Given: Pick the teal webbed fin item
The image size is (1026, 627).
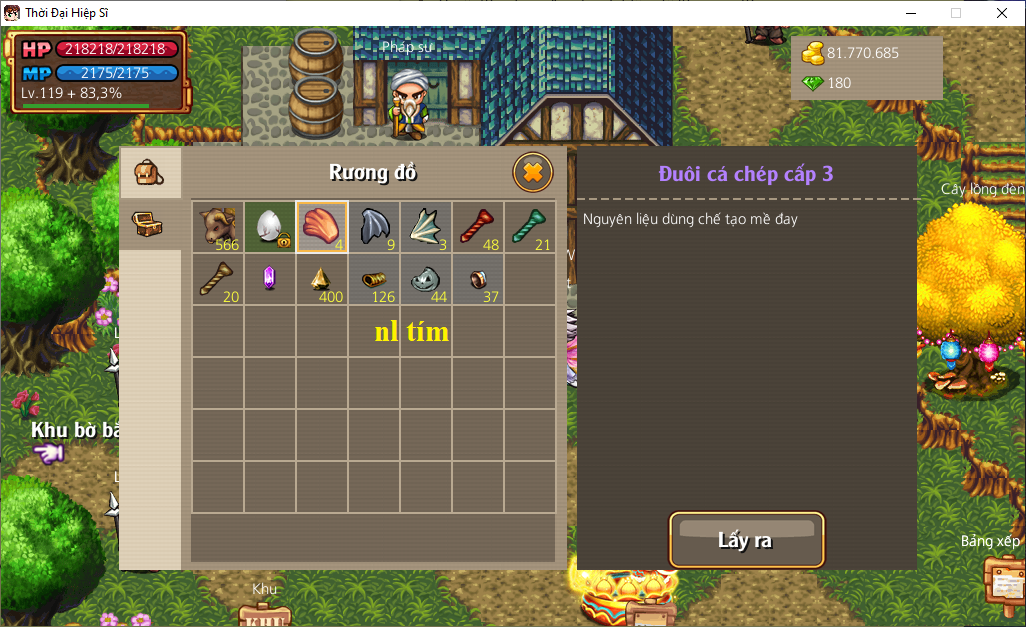Looking at the screenshot, I should (x=426, y=227).
